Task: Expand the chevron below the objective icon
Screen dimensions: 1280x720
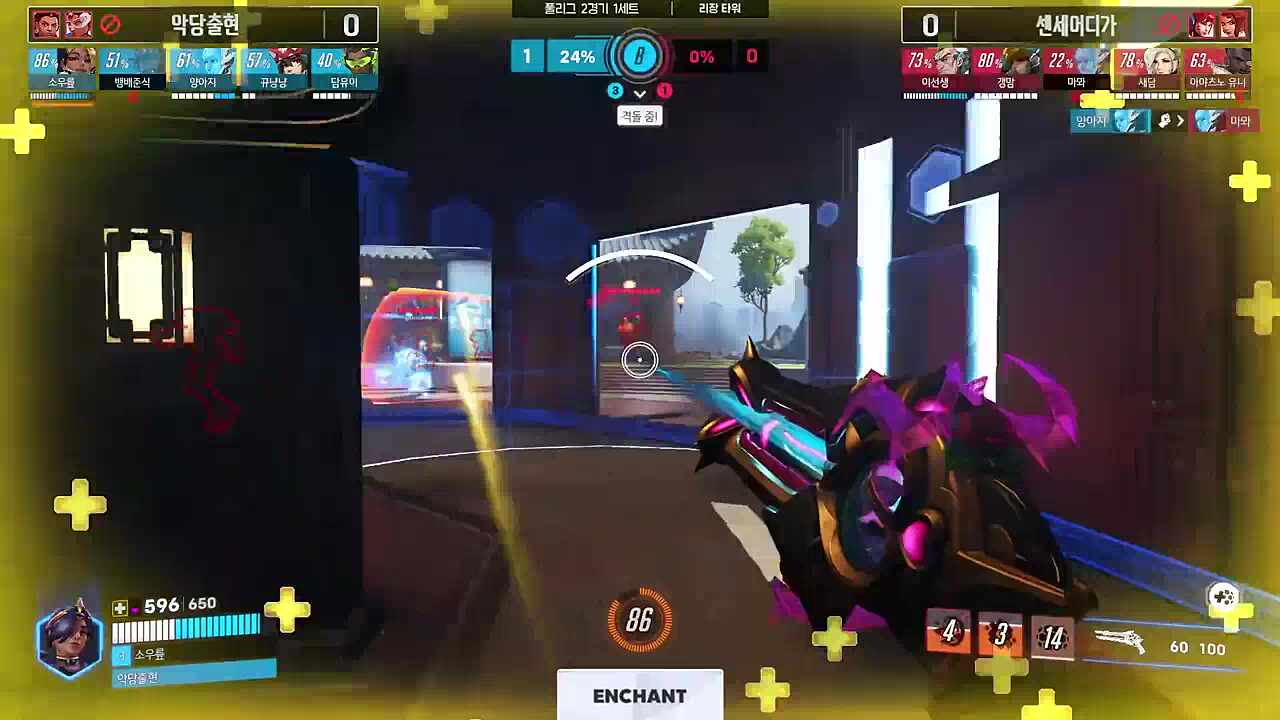Action: tap(640, 92)
